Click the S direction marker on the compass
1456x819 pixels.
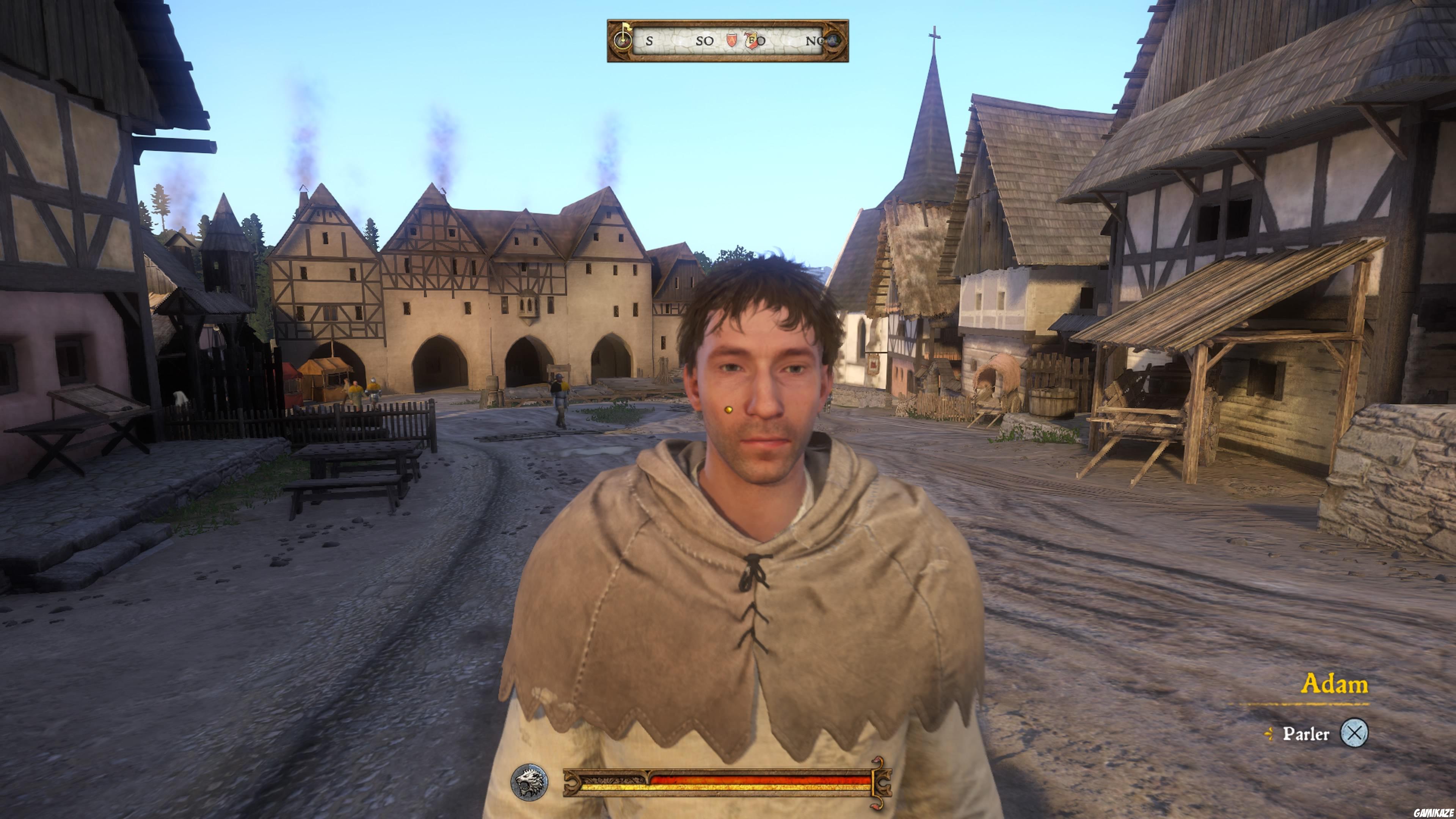pyautogui.click(x=650, y=41)
